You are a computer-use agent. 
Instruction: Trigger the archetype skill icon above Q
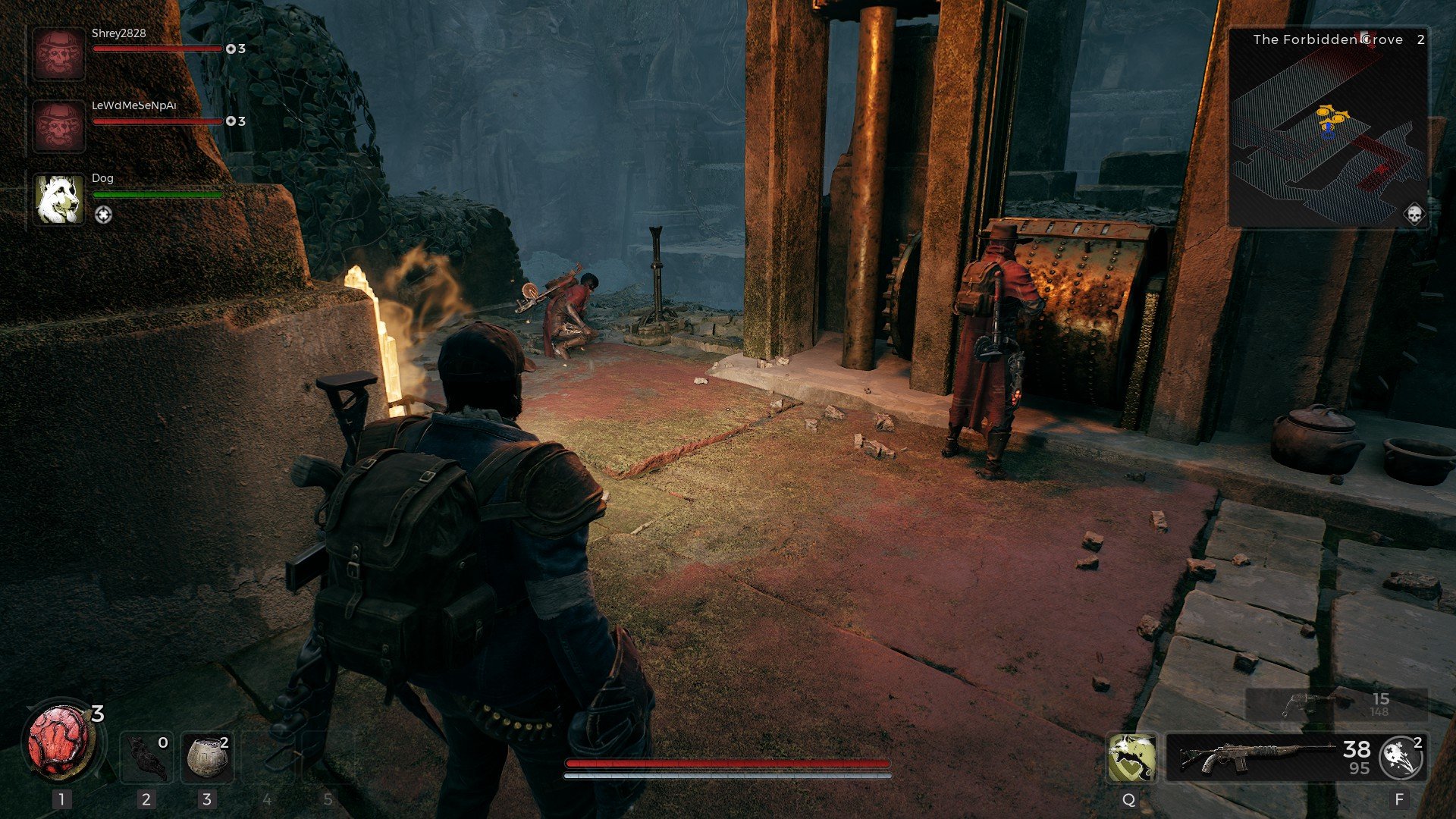pos(1131,757)
